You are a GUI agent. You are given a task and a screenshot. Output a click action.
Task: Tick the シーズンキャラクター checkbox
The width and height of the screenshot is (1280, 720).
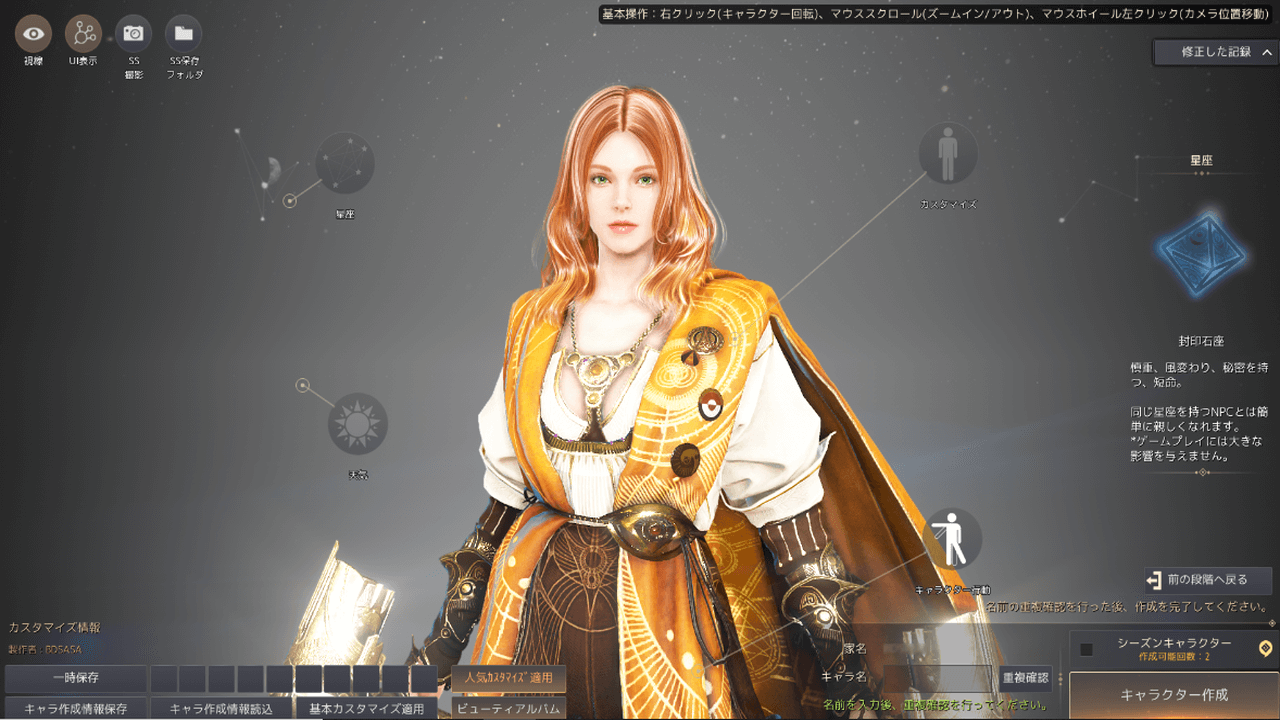pyautogui.click(x=1087, y=650)
